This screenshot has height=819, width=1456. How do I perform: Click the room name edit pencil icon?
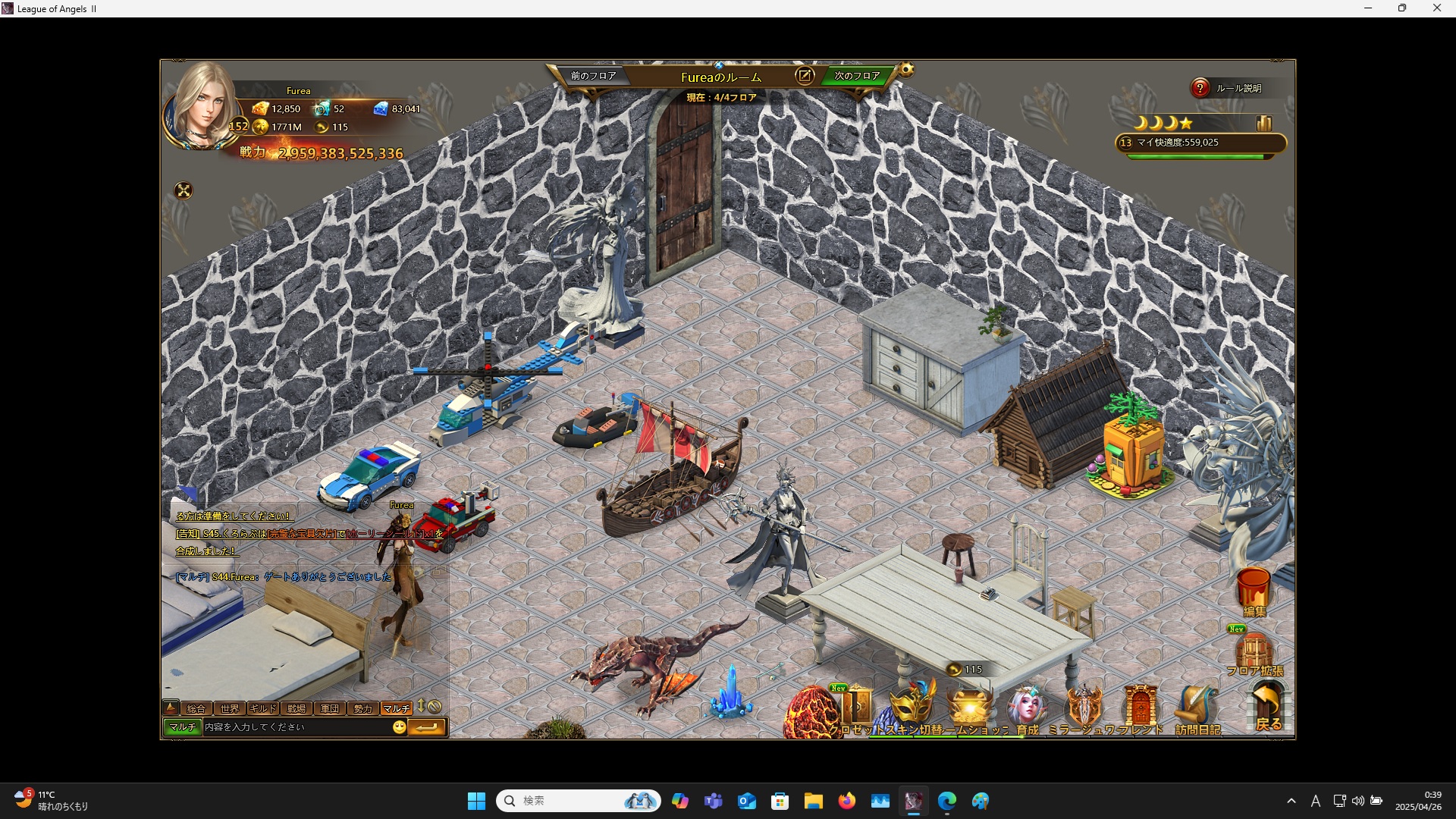pos(804,76)
